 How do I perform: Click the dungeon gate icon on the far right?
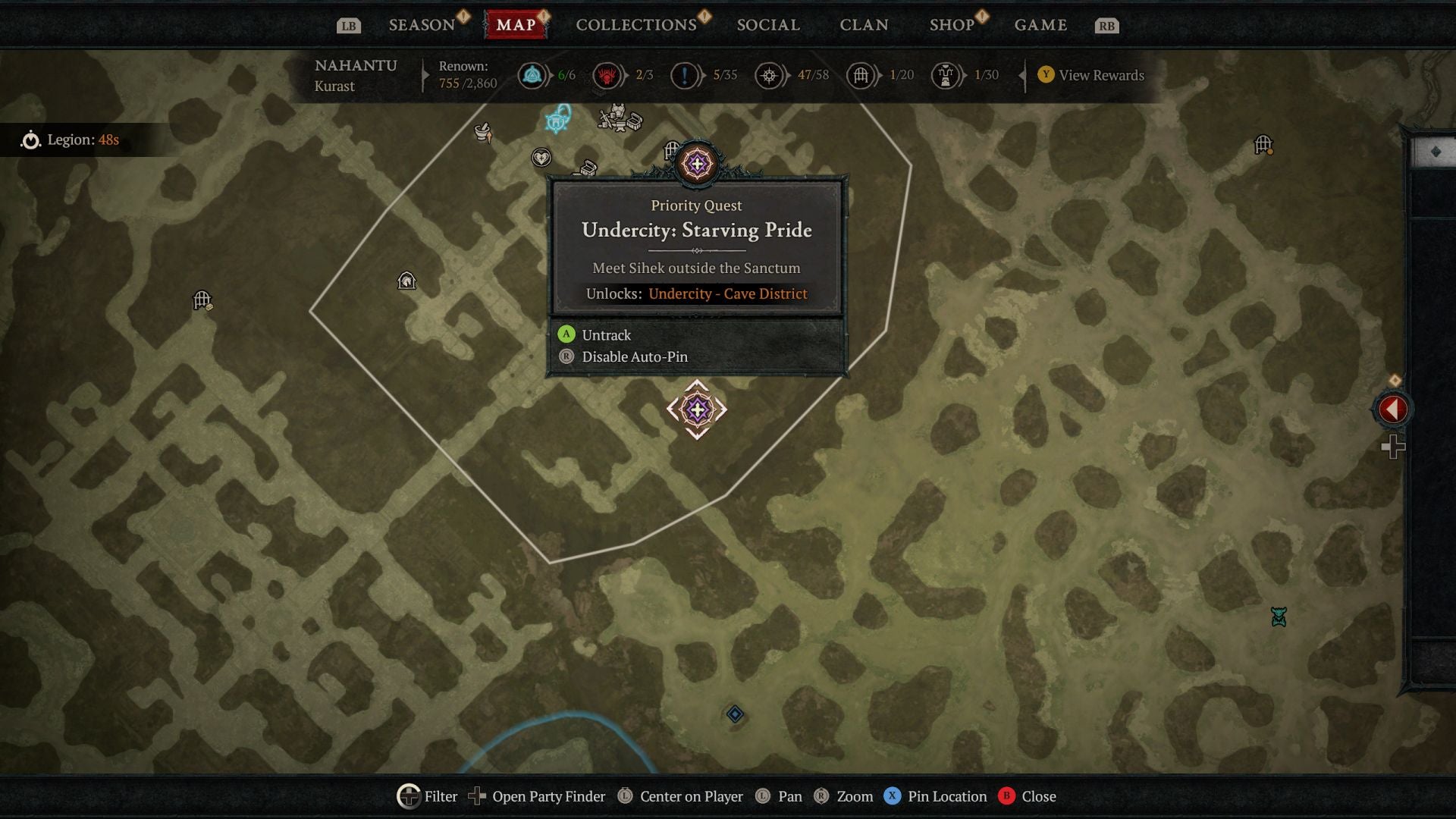(x=1263, y=142)
